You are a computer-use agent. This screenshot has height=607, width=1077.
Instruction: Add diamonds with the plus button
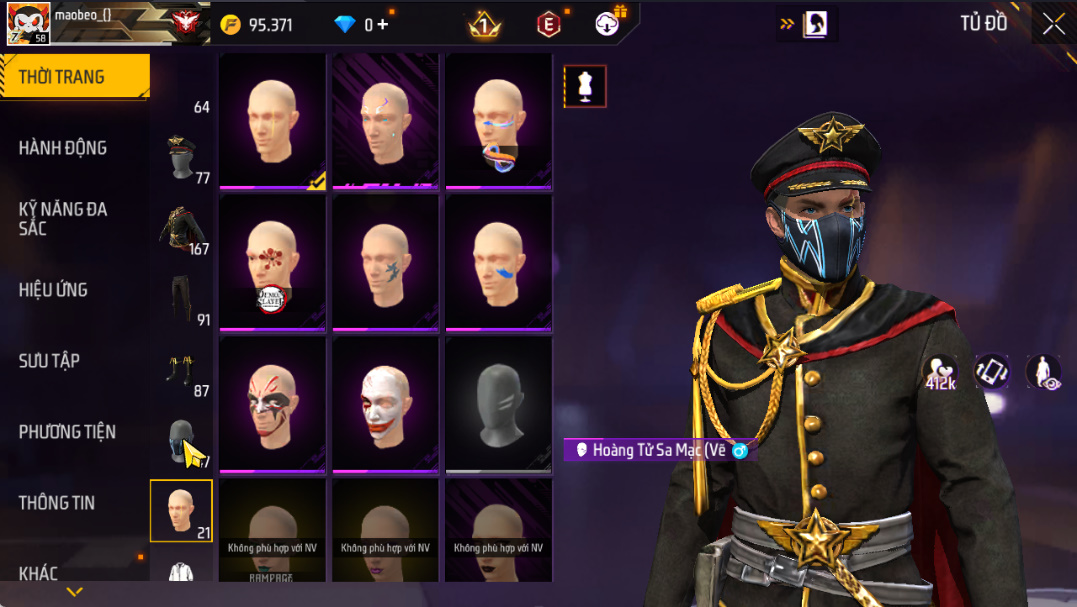click(x=383, y=24)
